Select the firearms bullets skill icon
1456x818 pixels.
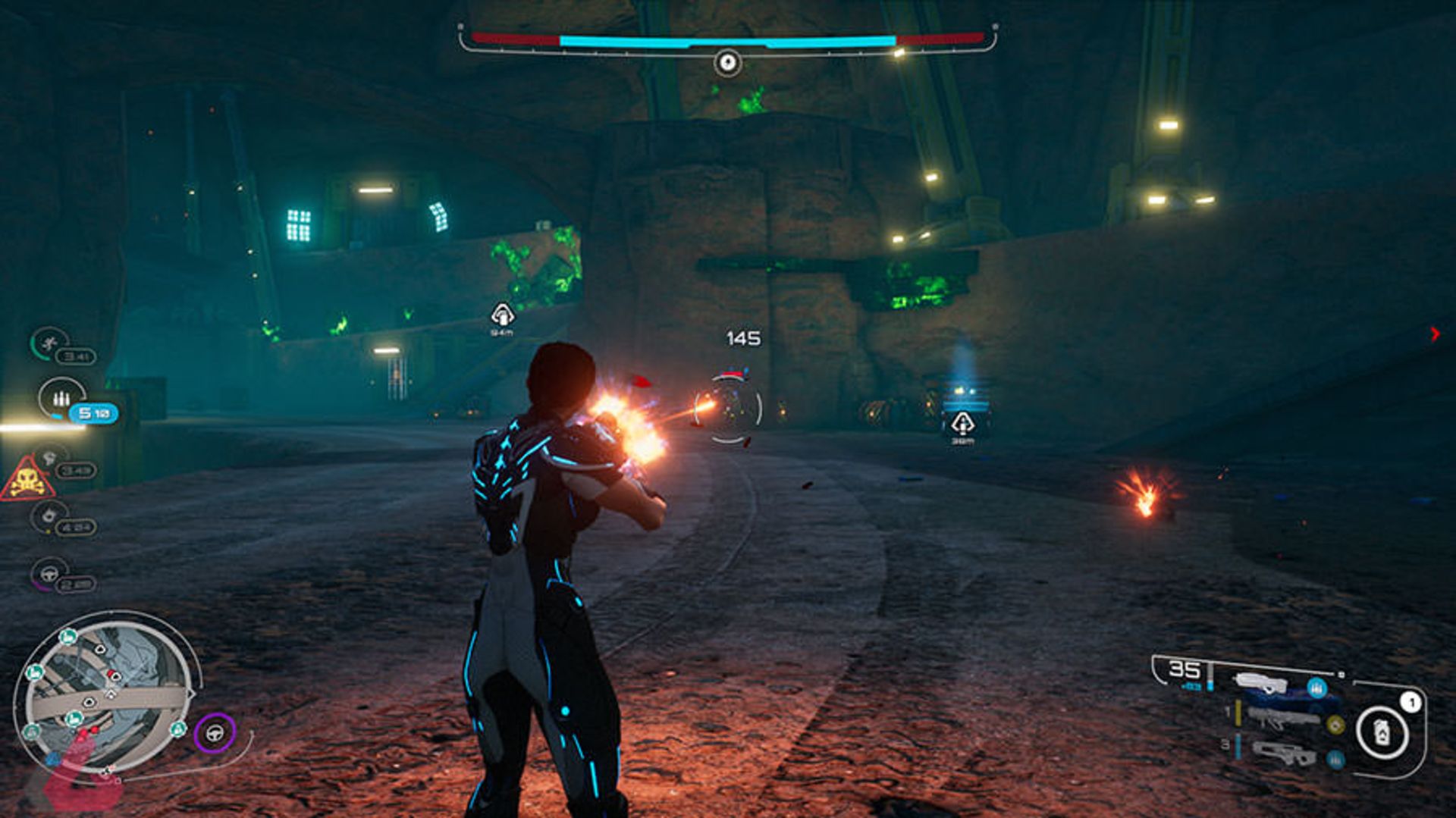click(x=61, y=398)
